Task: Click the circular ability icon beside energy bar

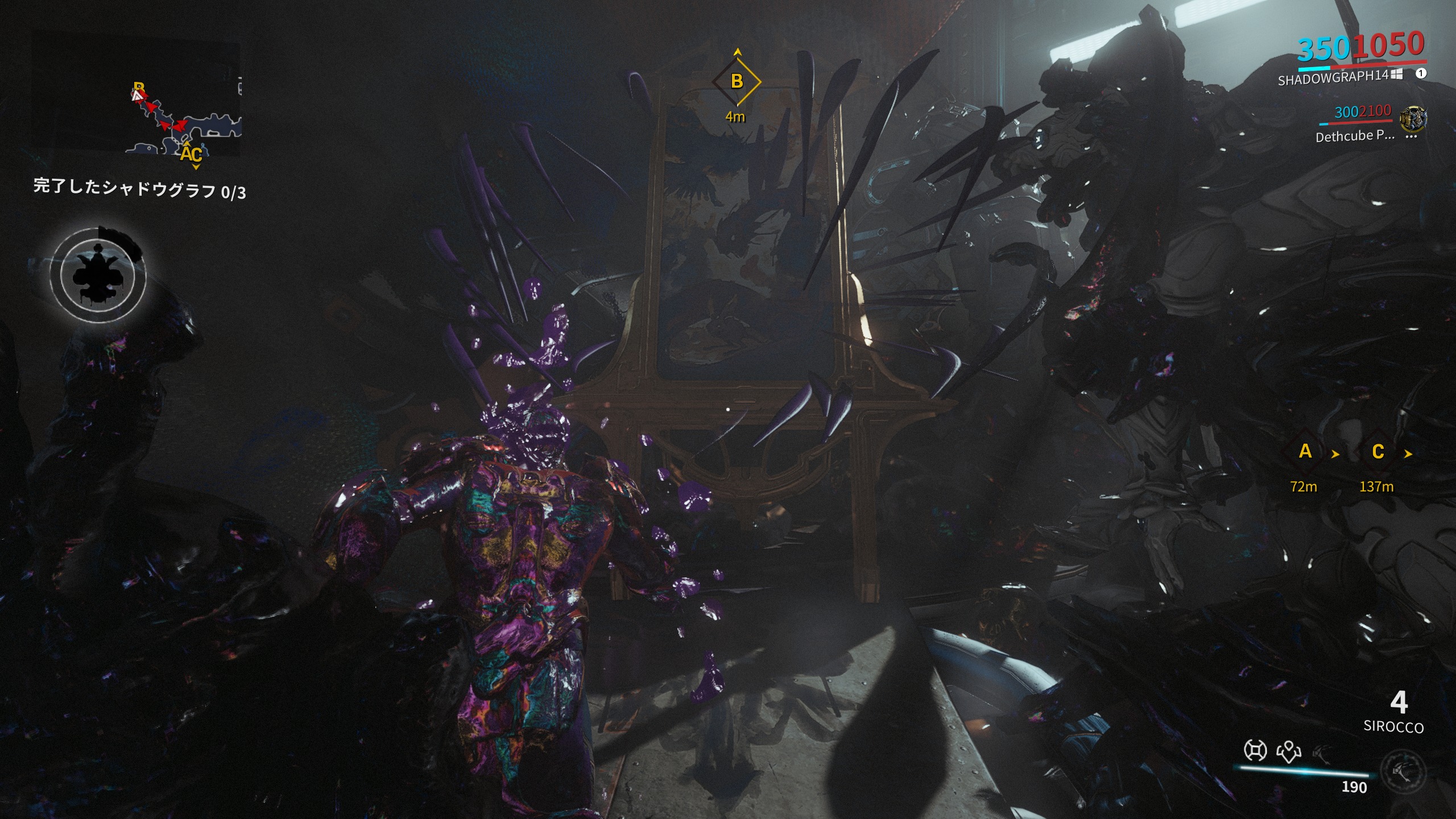Action: pyautogui.click(x=1403, y=771)
